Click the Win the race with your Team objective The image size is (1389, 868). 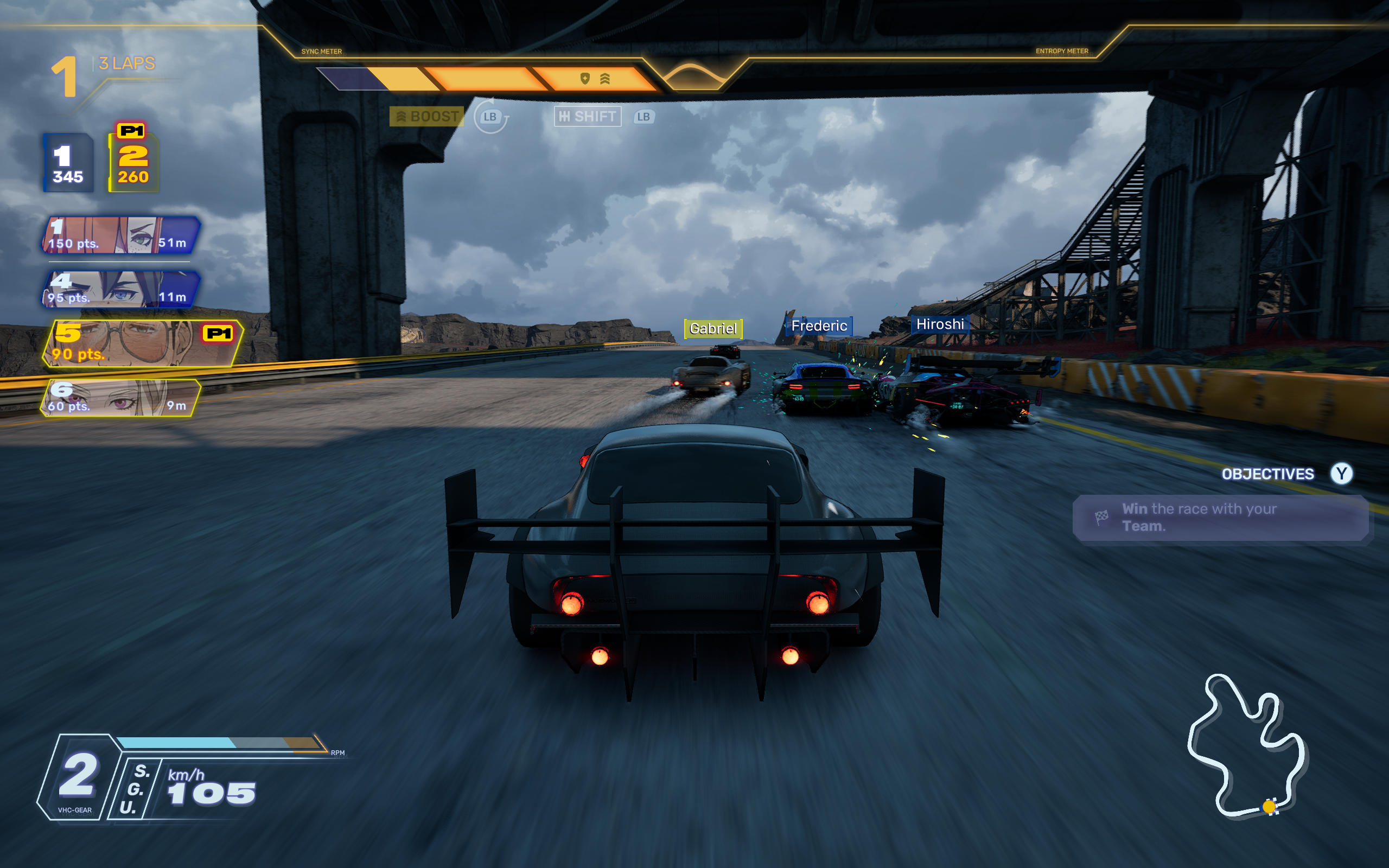click(x=1205, y=516)
